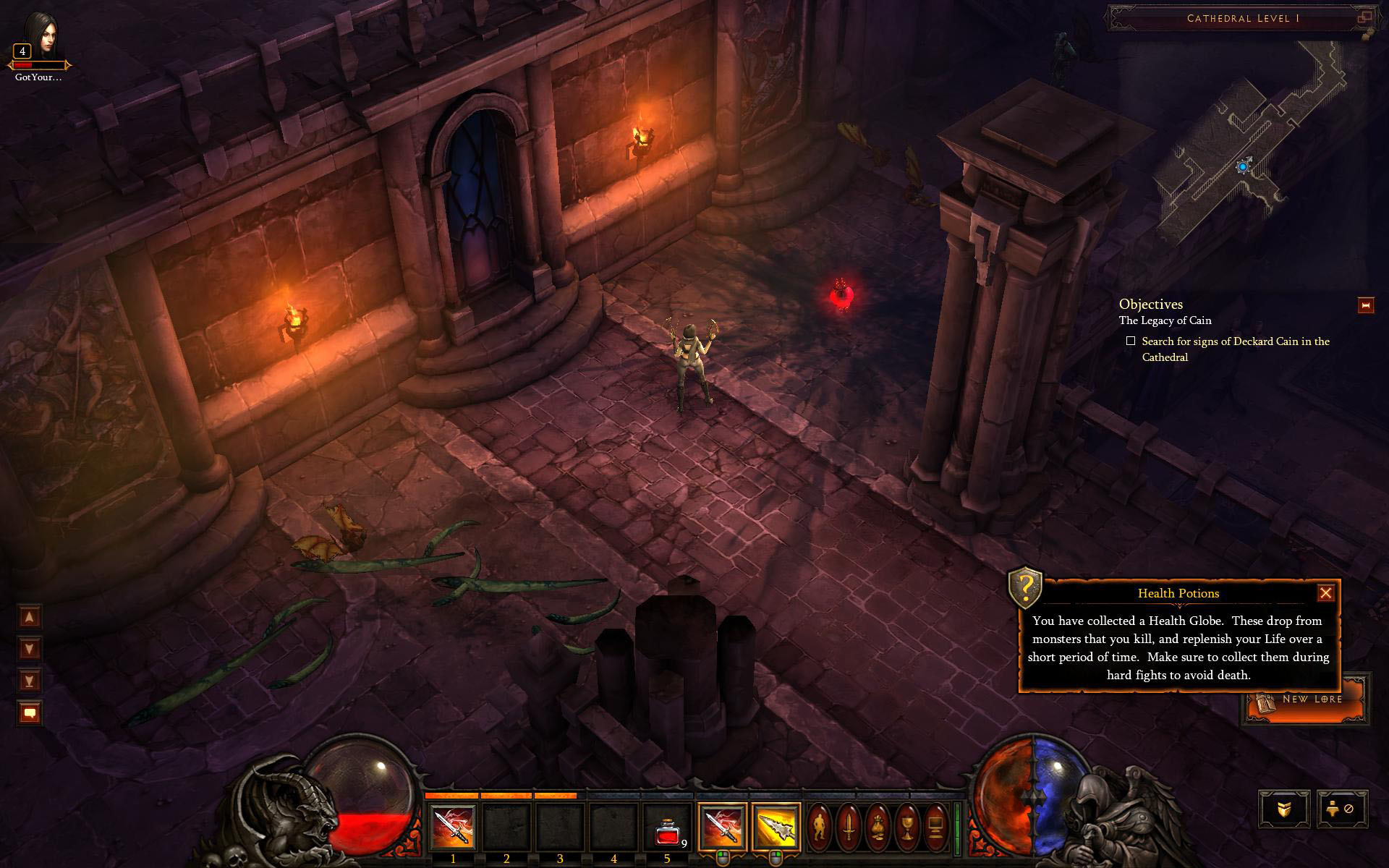Open the money bag inventory button
The image size is (1389, 868).
tap(878, 827)
